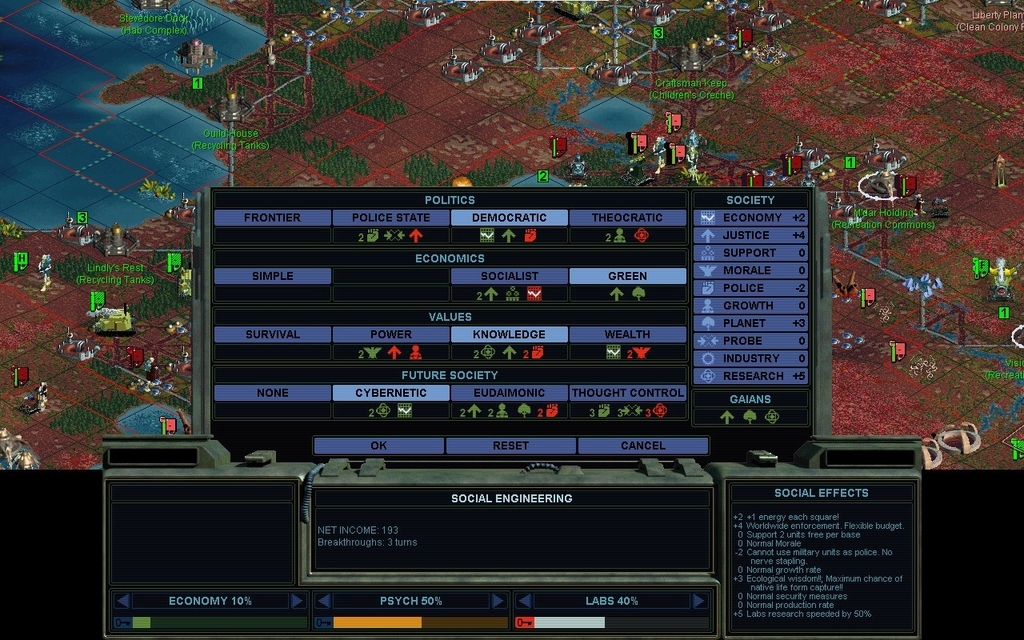Choose Wealth as the value

(627, 334)
